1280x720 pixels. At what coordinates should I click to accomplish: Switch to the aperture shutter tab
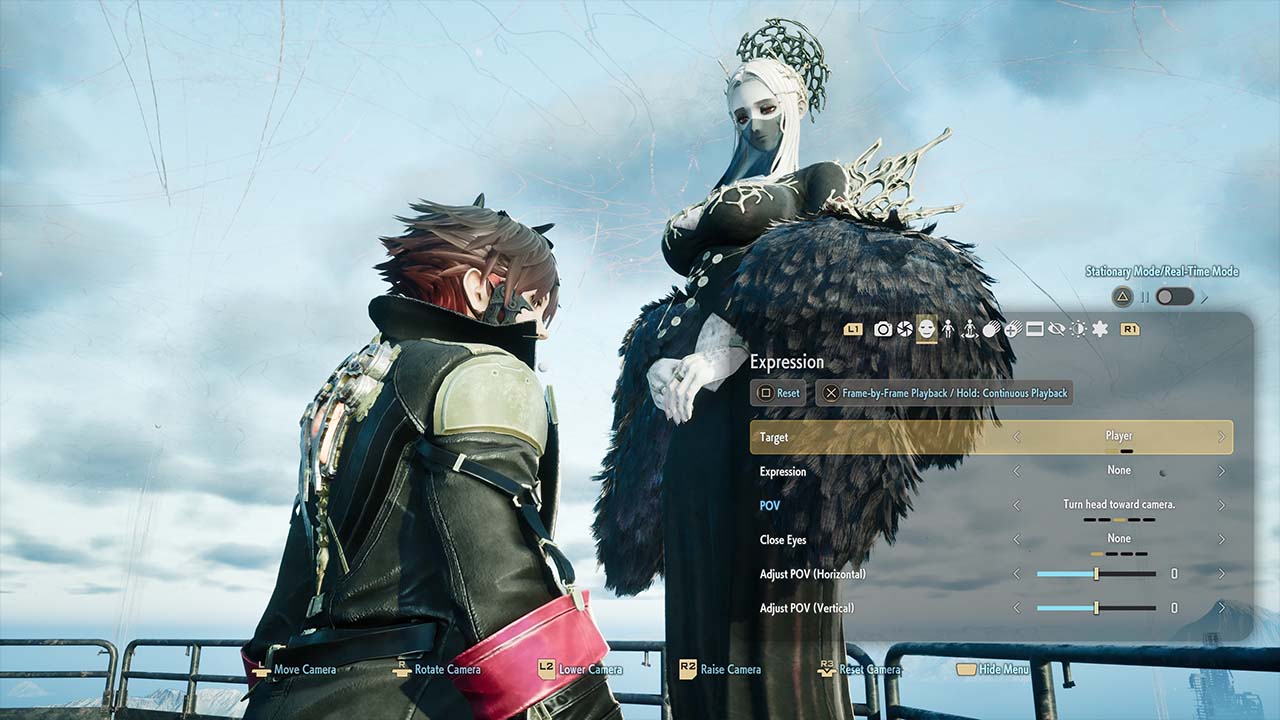[905, 329]
